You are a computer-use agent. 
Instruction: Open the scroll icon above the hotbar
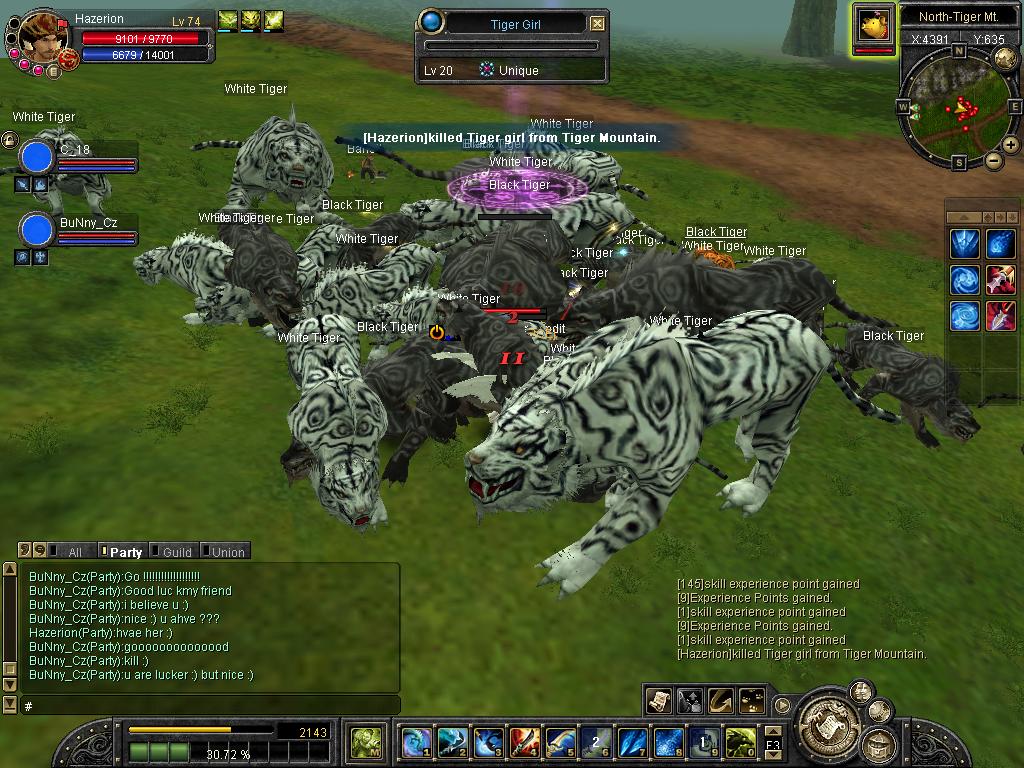click(658, 700)
